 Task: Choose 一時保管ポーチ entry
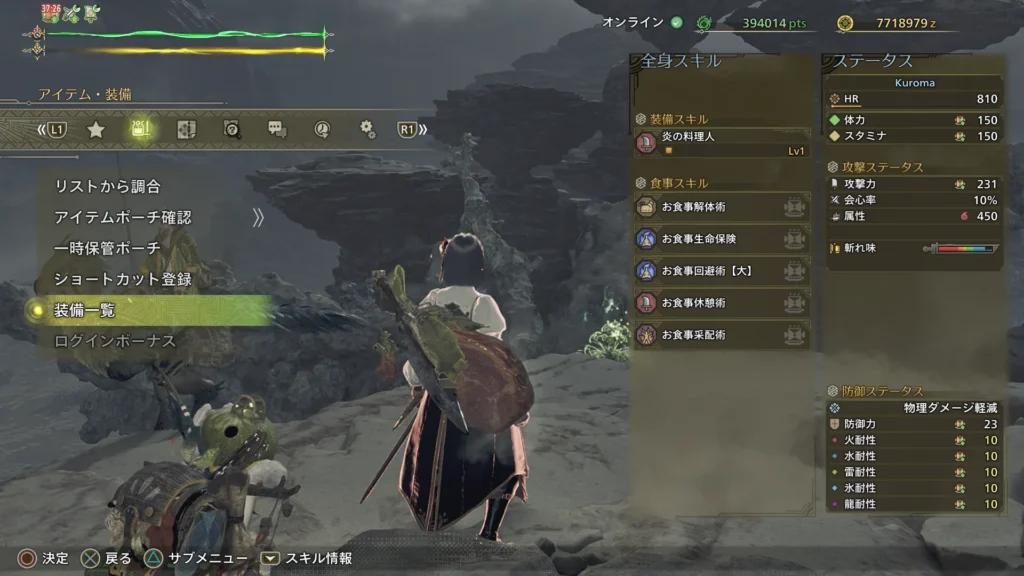click(107, 248)
